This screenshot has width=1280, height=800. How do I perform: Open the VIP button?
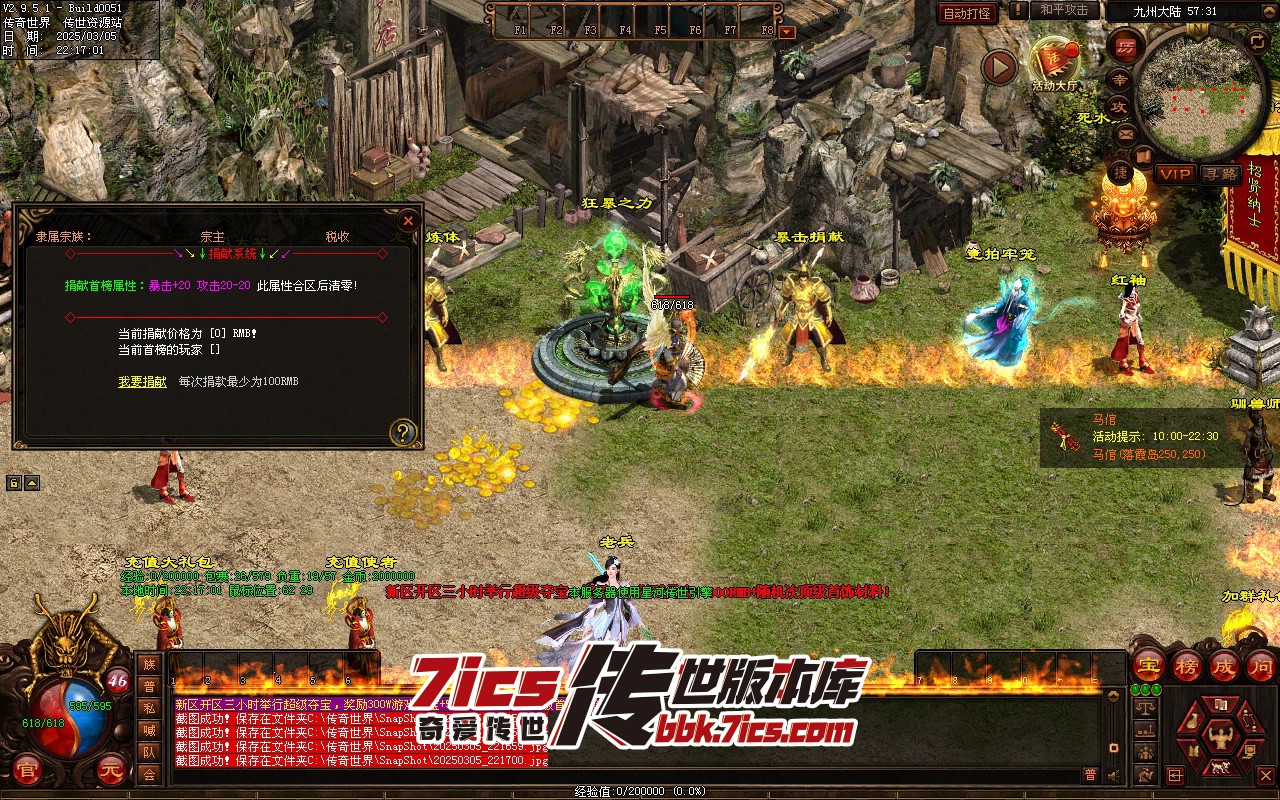coord(1175,174)
